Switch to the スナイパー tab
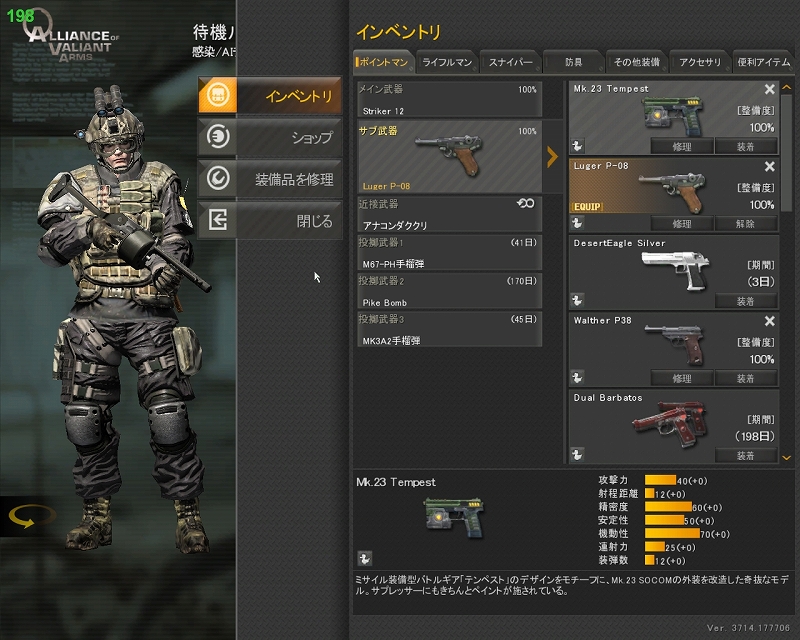 point(509,62)
